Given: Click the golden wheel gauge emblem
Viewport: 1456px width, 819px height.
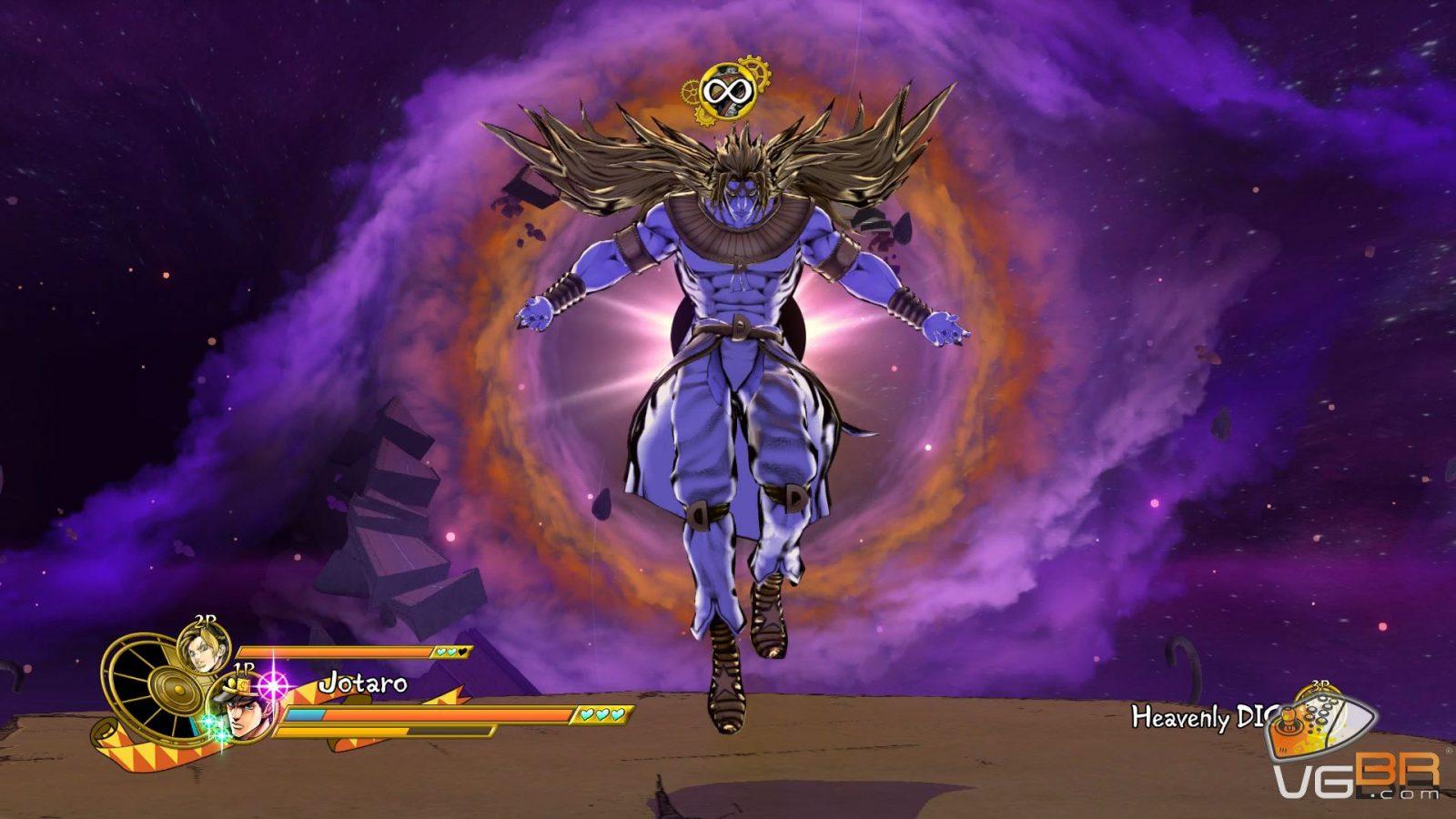Looking at the screenshot, I should click(151, 684).
